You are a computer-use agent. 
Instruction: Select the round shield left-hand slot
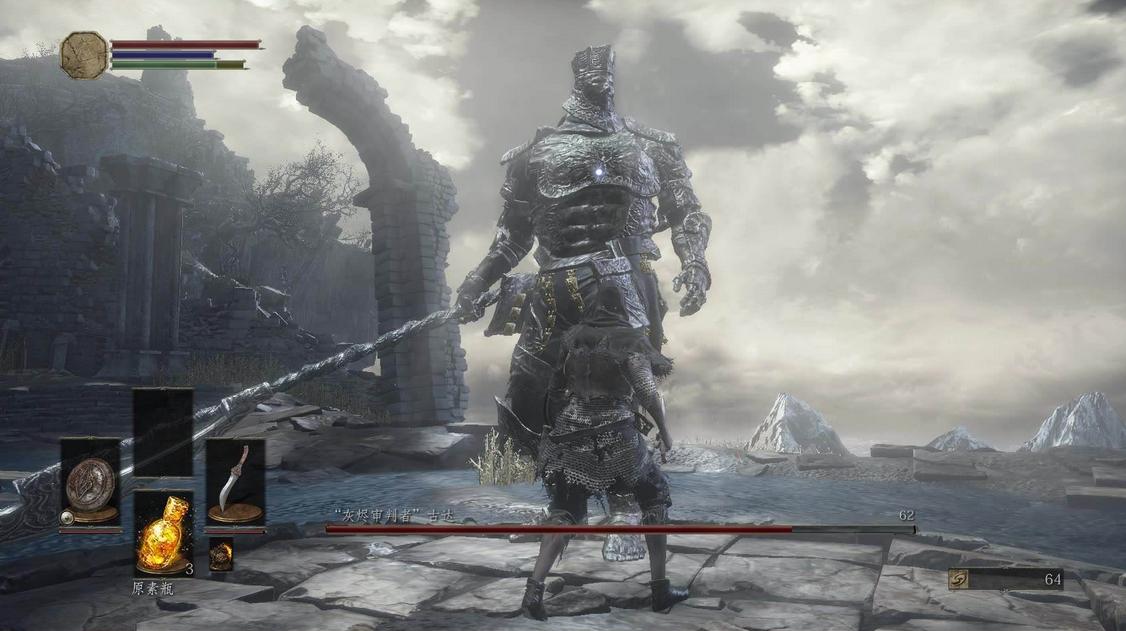tap(90, 483)
